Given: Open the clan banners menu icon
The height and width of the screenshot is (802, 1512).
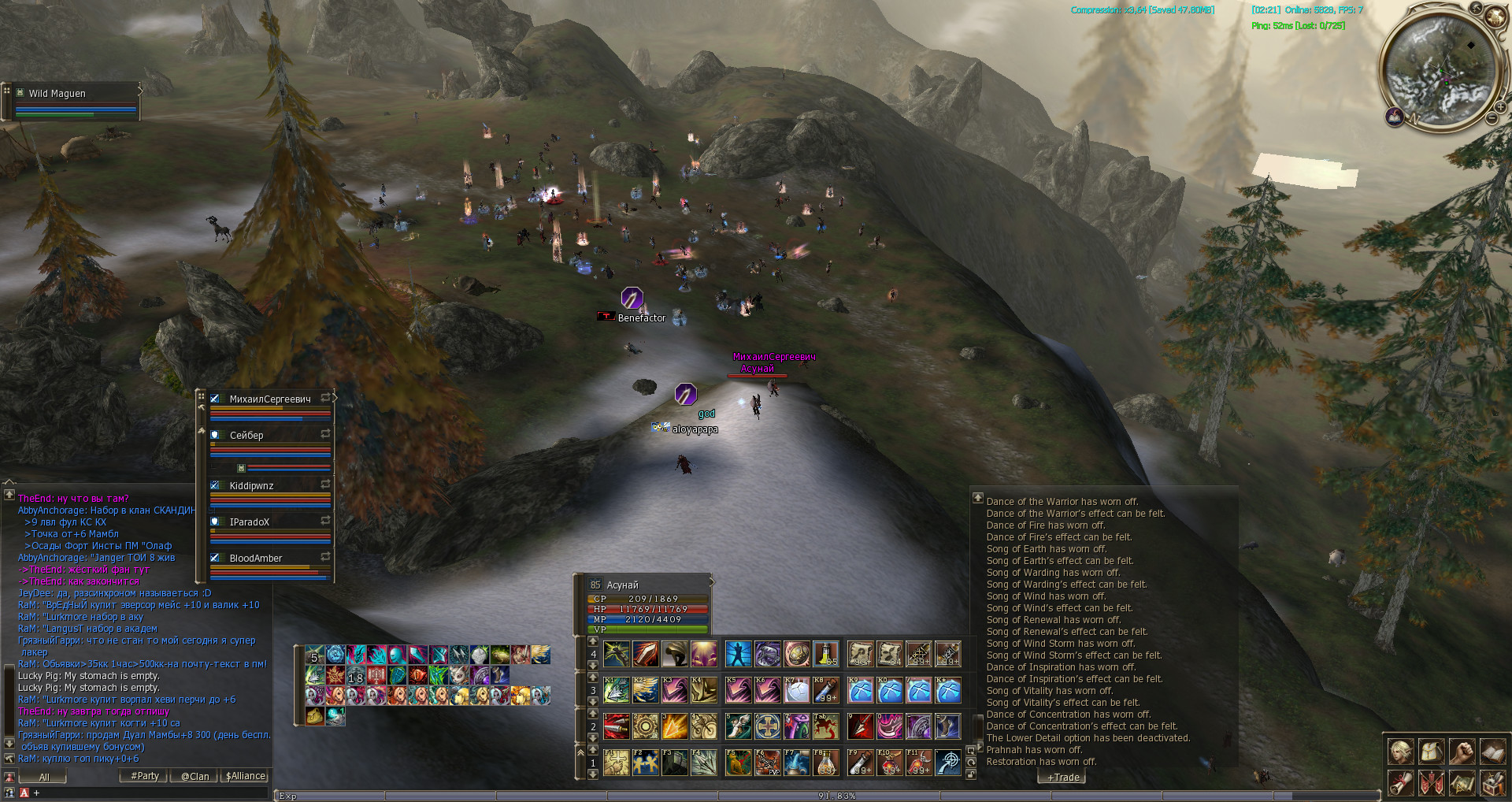Looking at the screenshot, I should pos(1432,783).
